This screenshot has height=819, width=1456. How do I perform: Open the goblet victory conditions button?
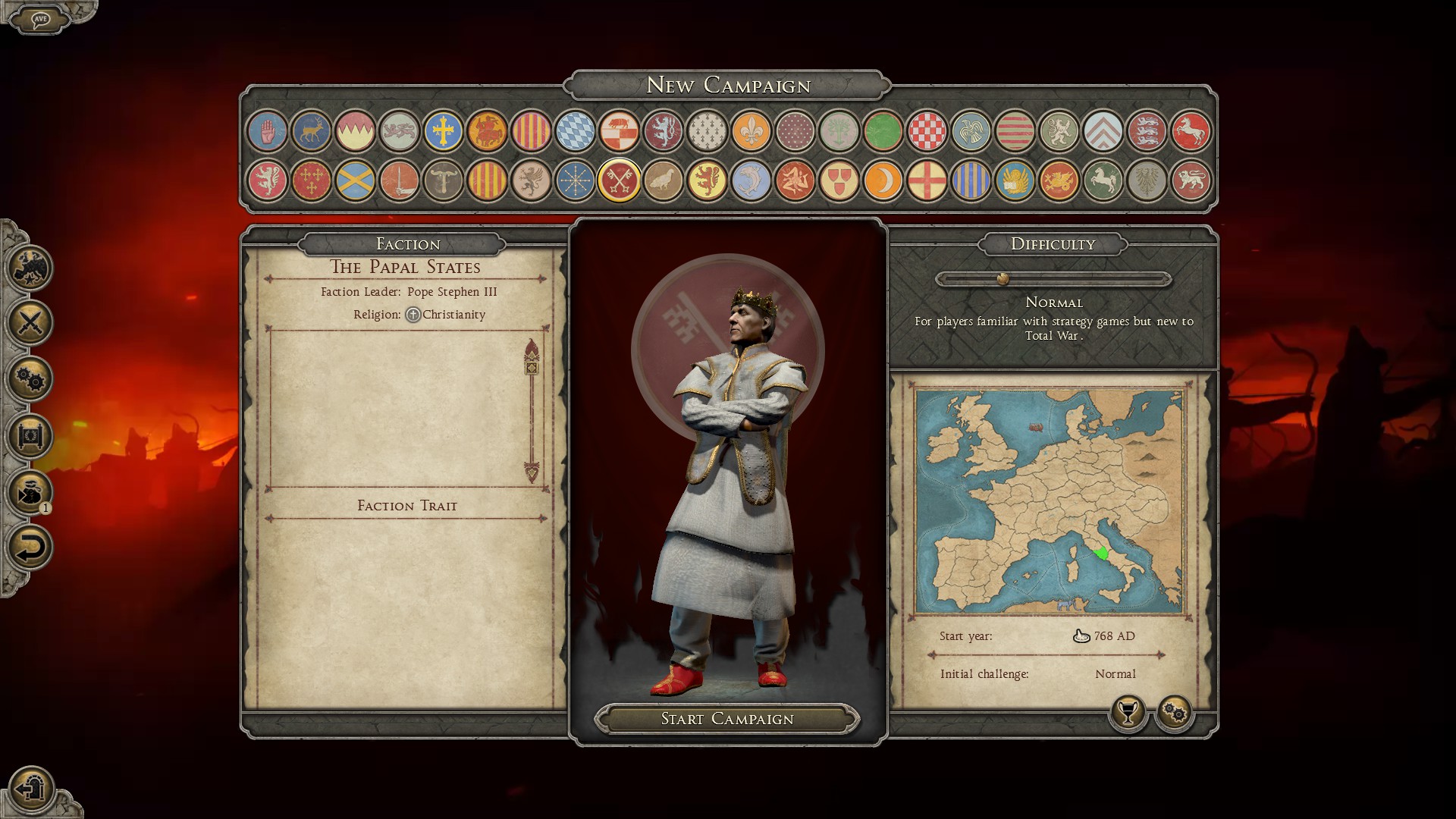[1128, 713]
